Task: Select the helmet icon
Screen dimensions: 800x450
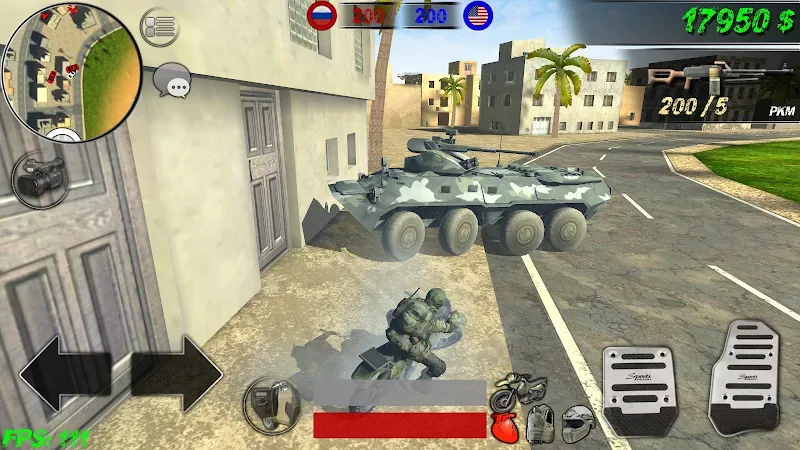Action: (x=577, y=423)
